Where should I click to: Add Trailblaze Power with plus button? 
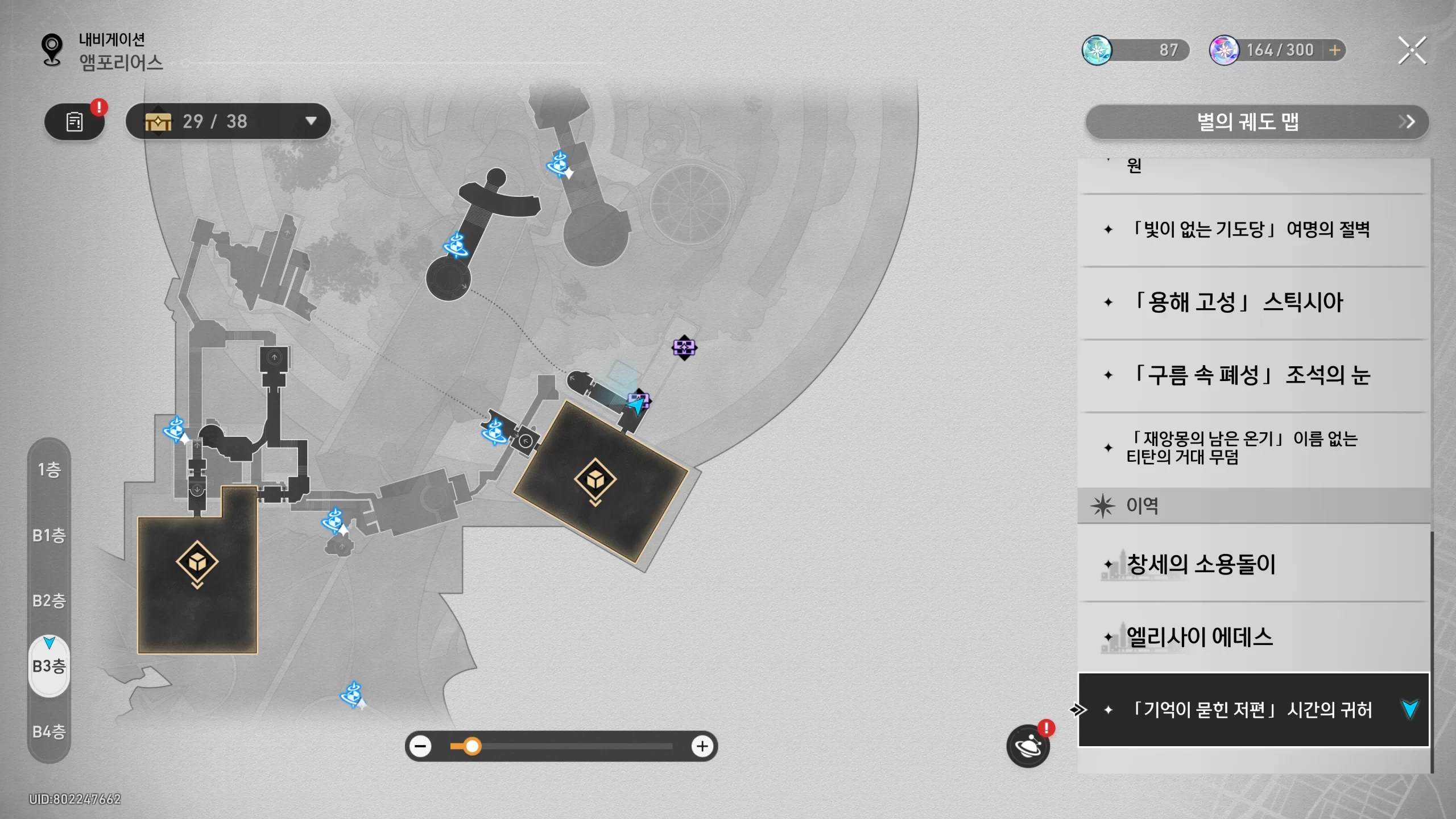coord(1334,51)
